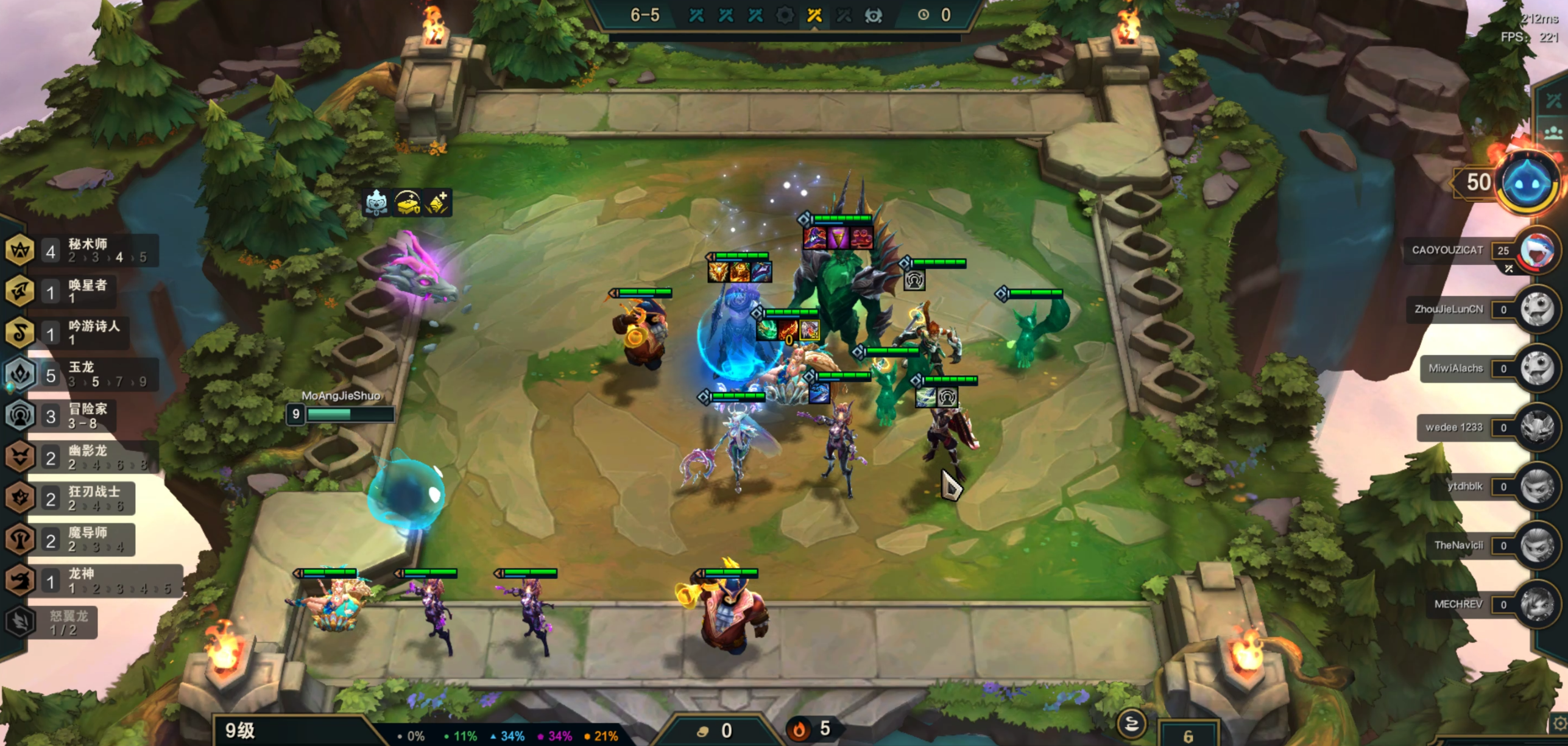Choose TheNavicii in the player list

[1536, 545]
